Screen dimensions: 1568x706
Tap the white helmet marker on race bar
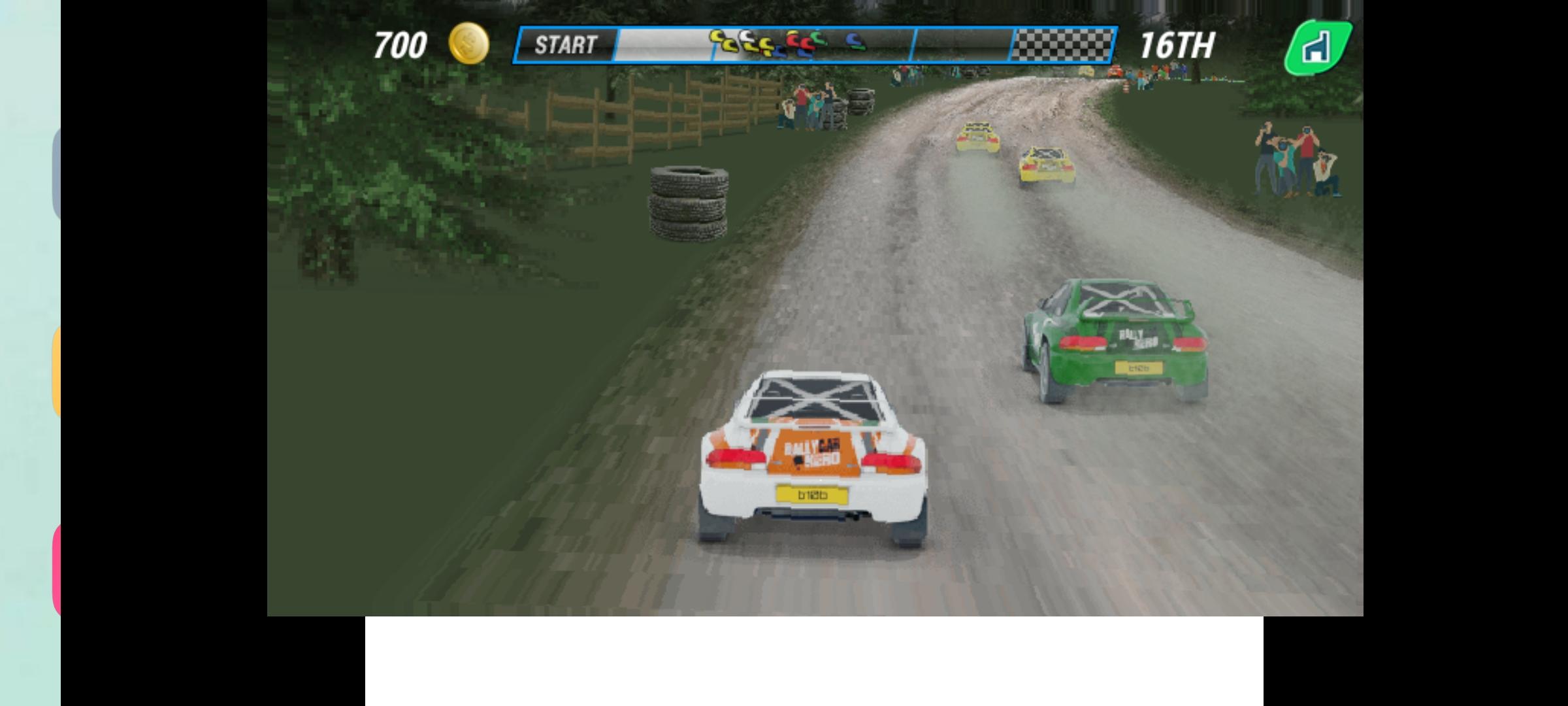point(746,37)
